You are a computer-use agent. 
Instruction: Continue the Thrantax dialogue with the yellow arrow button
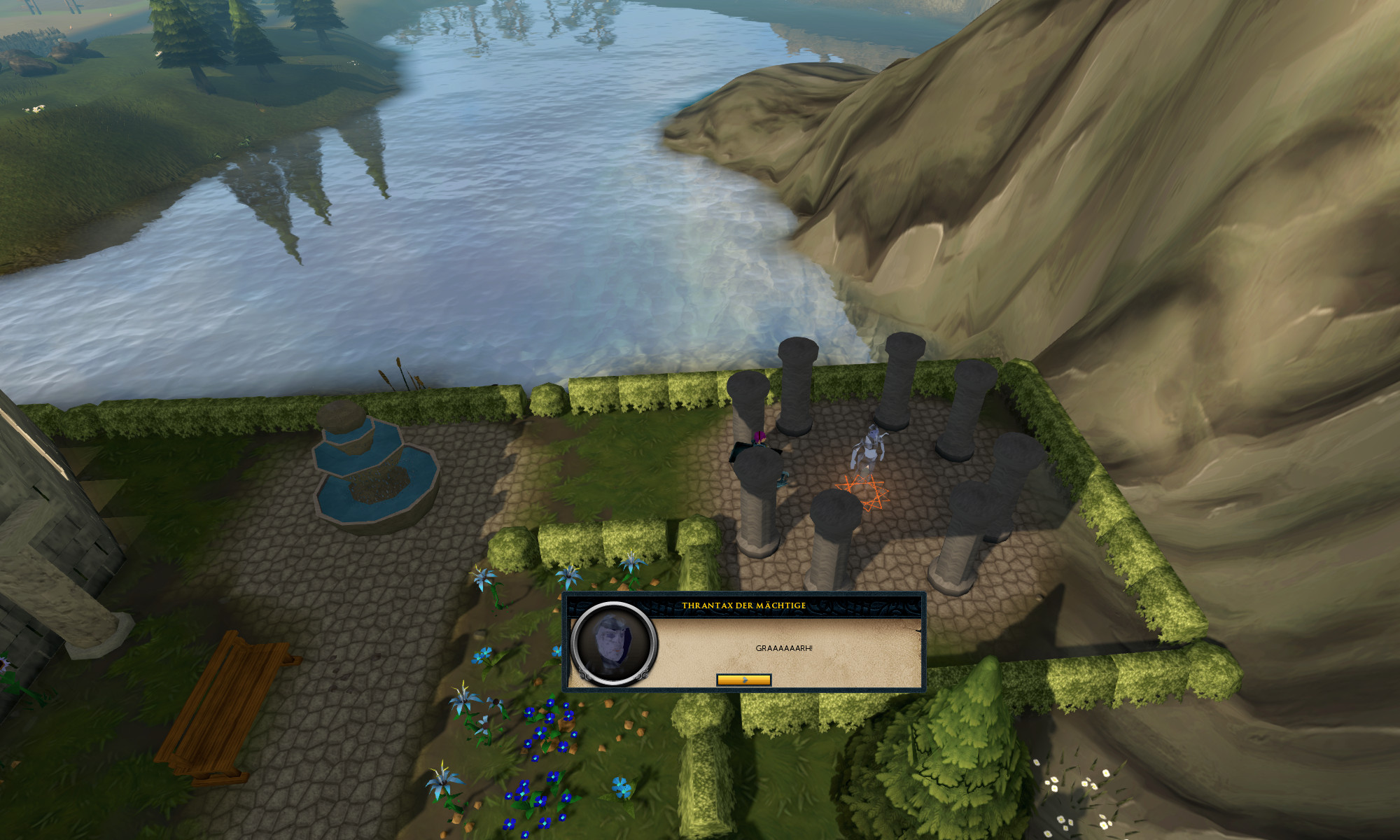click(743, 680)
